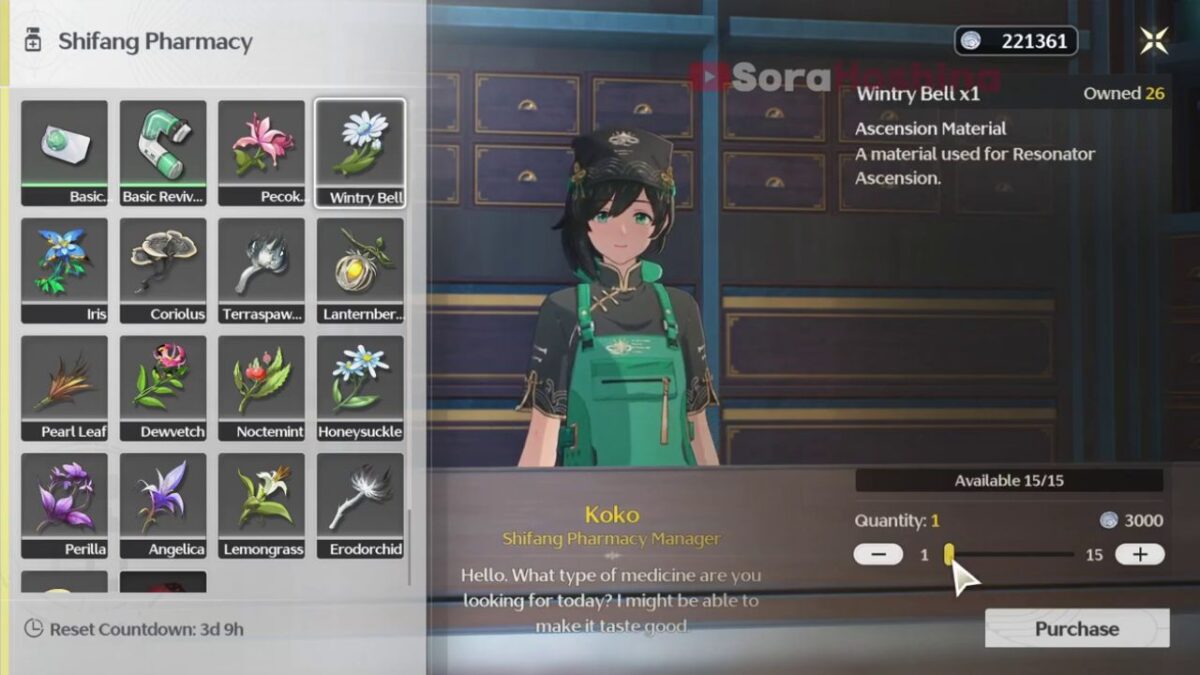Image resolution: width=1200 pixels, height=675 pixels.
Task: Choose the Lemongrass item slot
Action: 262,505
